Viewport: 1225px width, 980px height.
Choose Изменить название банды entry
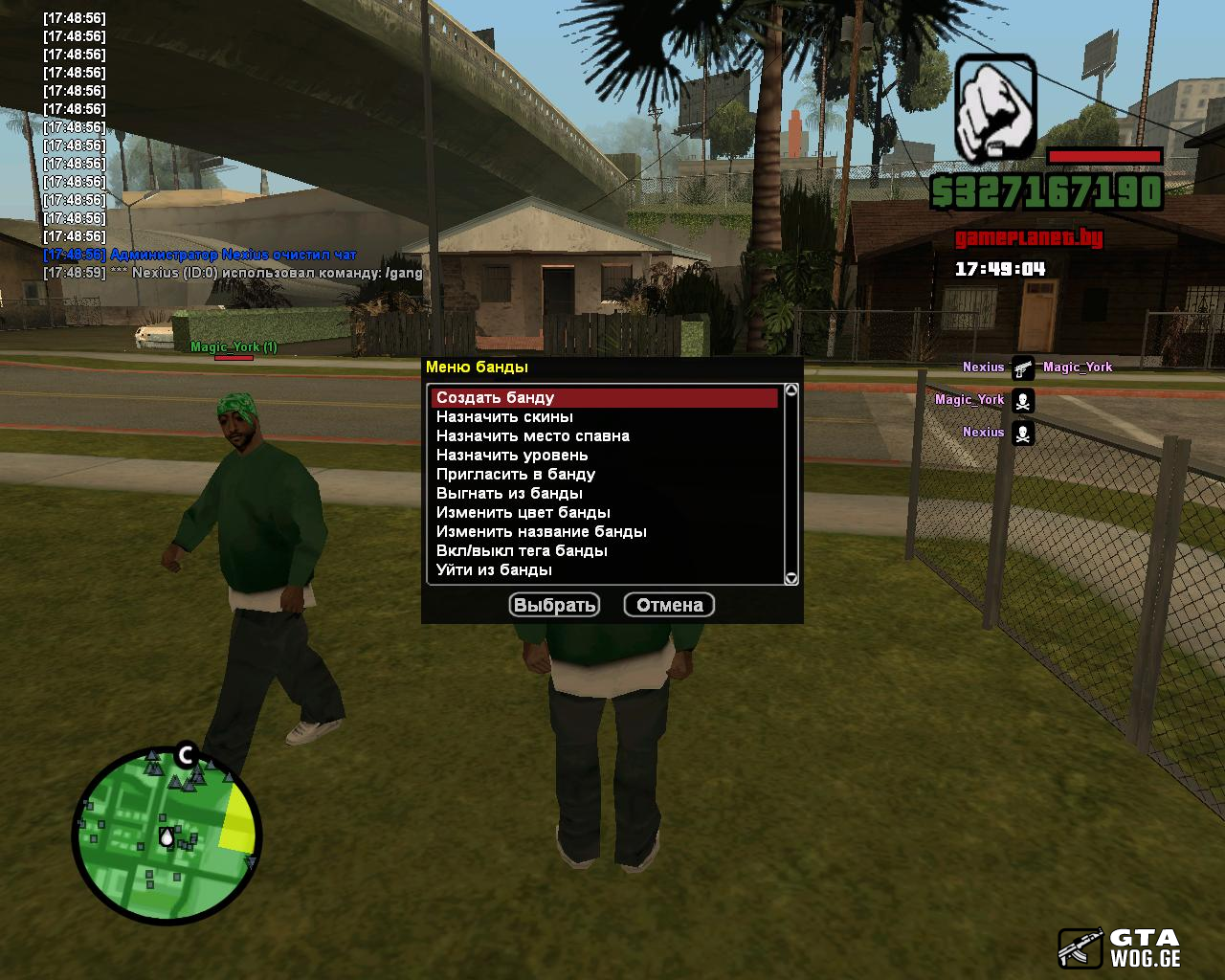pyautogui.click(x=542, y=532)
